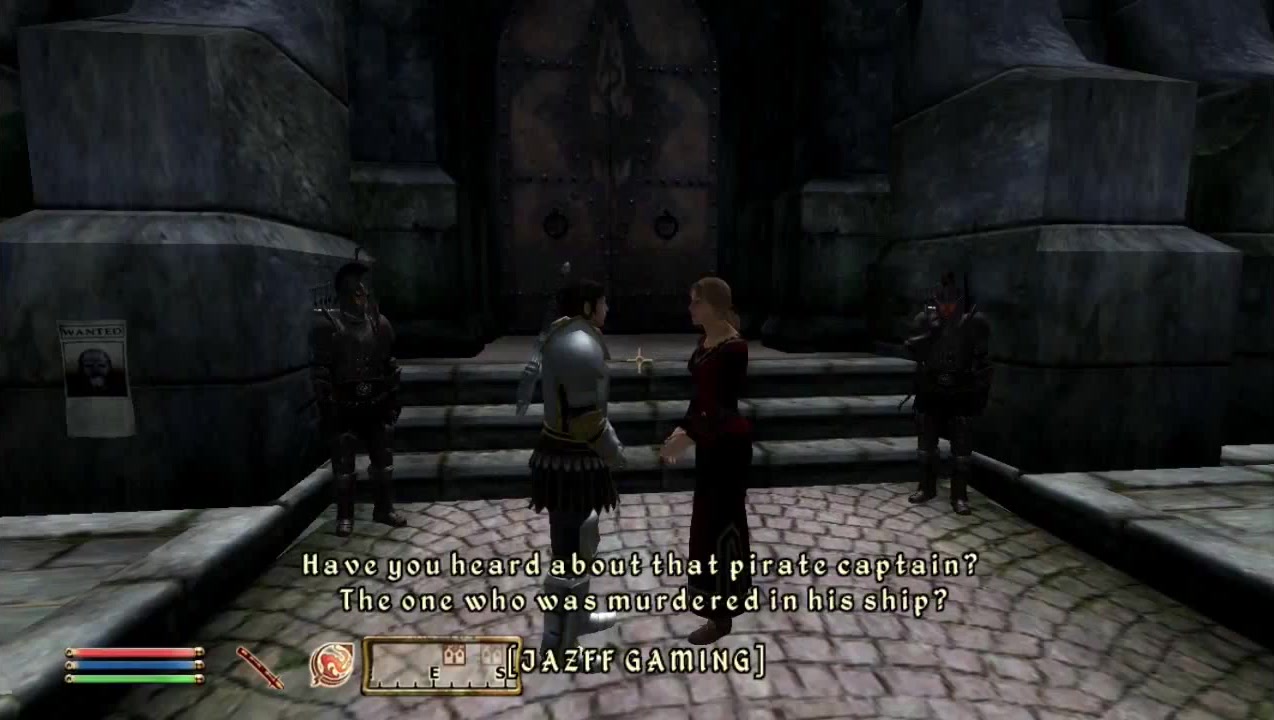Click the red swirl active spell icon
Image resolution: width=1274 pixels, height=720 pixels.
331,665
